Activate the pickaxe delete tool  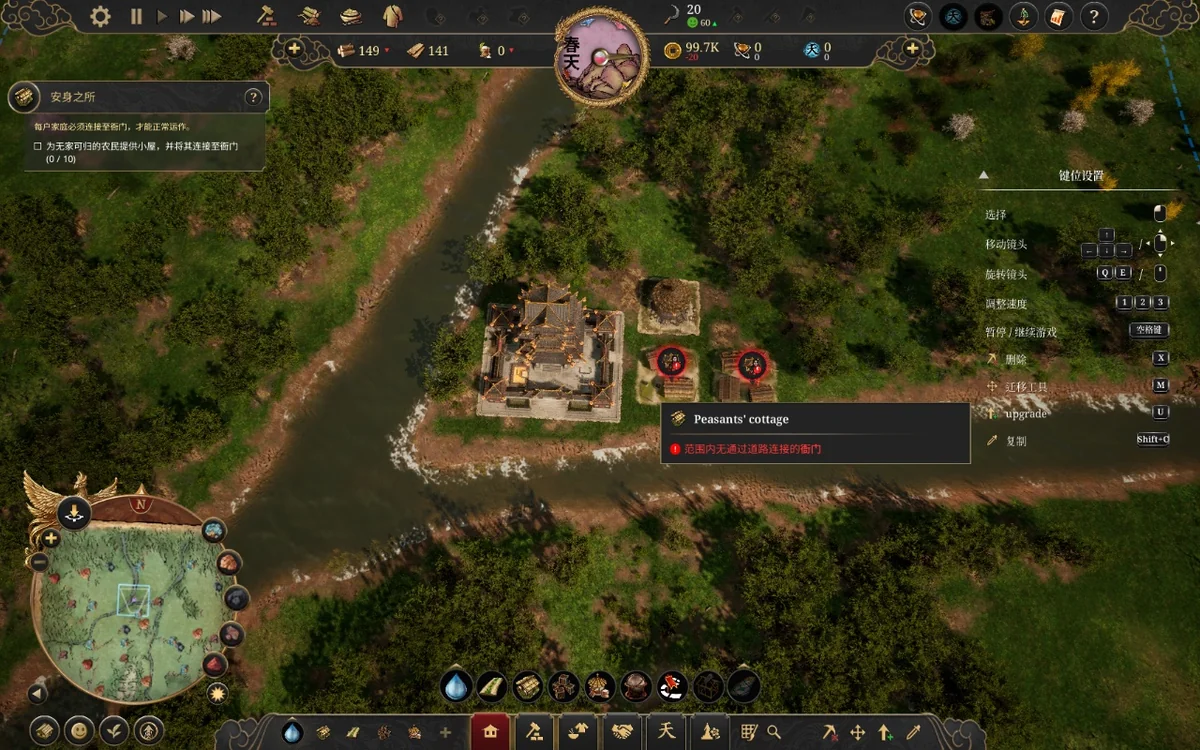(829, 732)
